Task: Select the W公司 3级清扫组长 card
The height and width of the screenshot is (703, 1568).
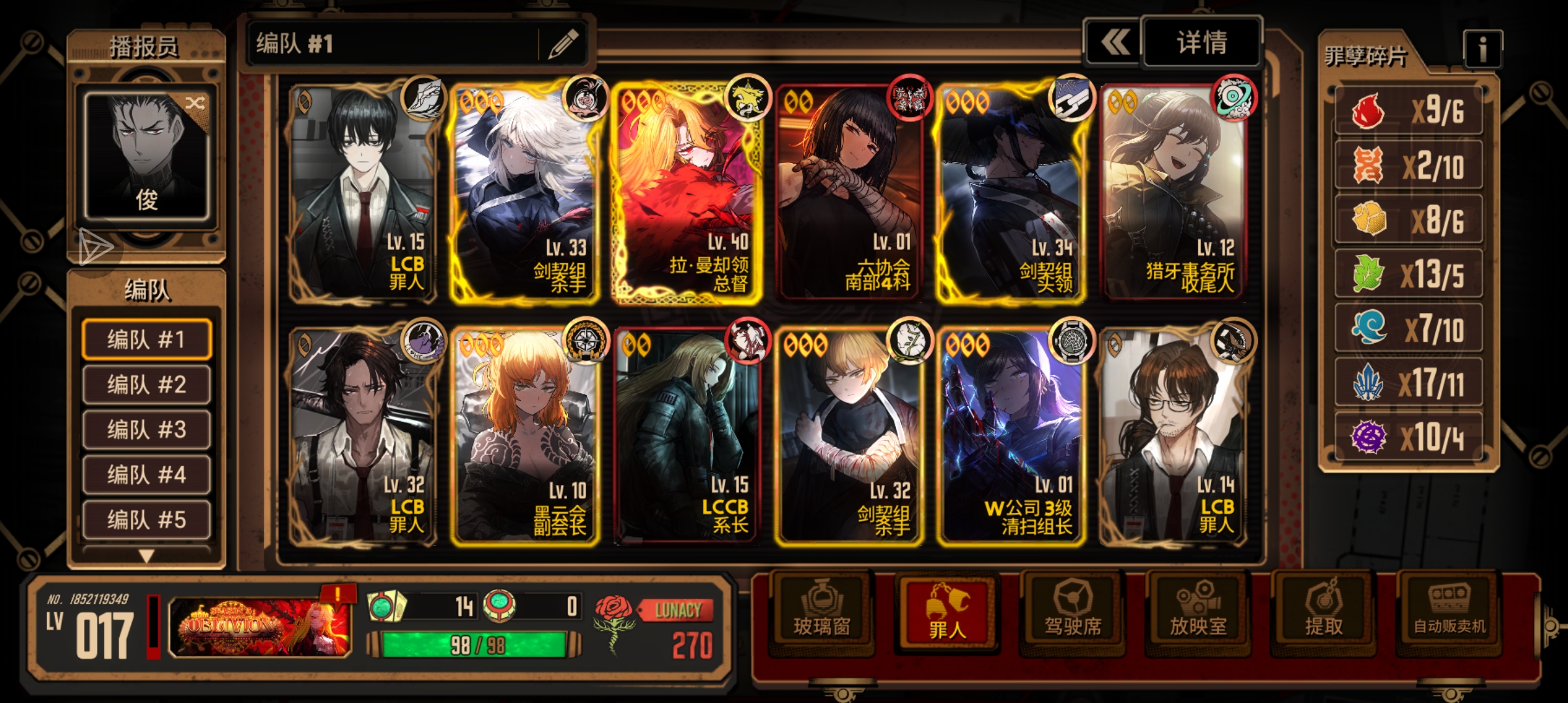Action: tap(1011, 436)
